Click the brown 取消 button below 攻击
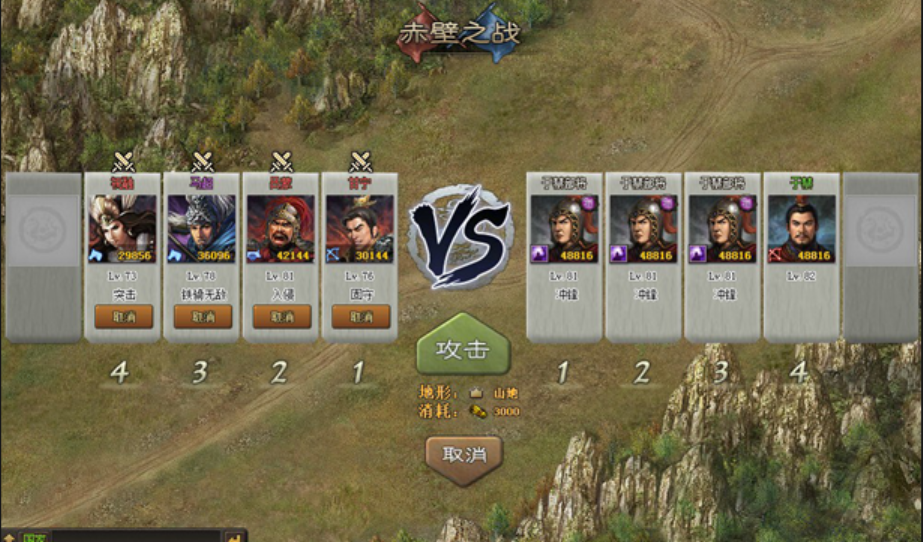Image resolution: width=923 pixels, height=542 pixels. [463, 455]
